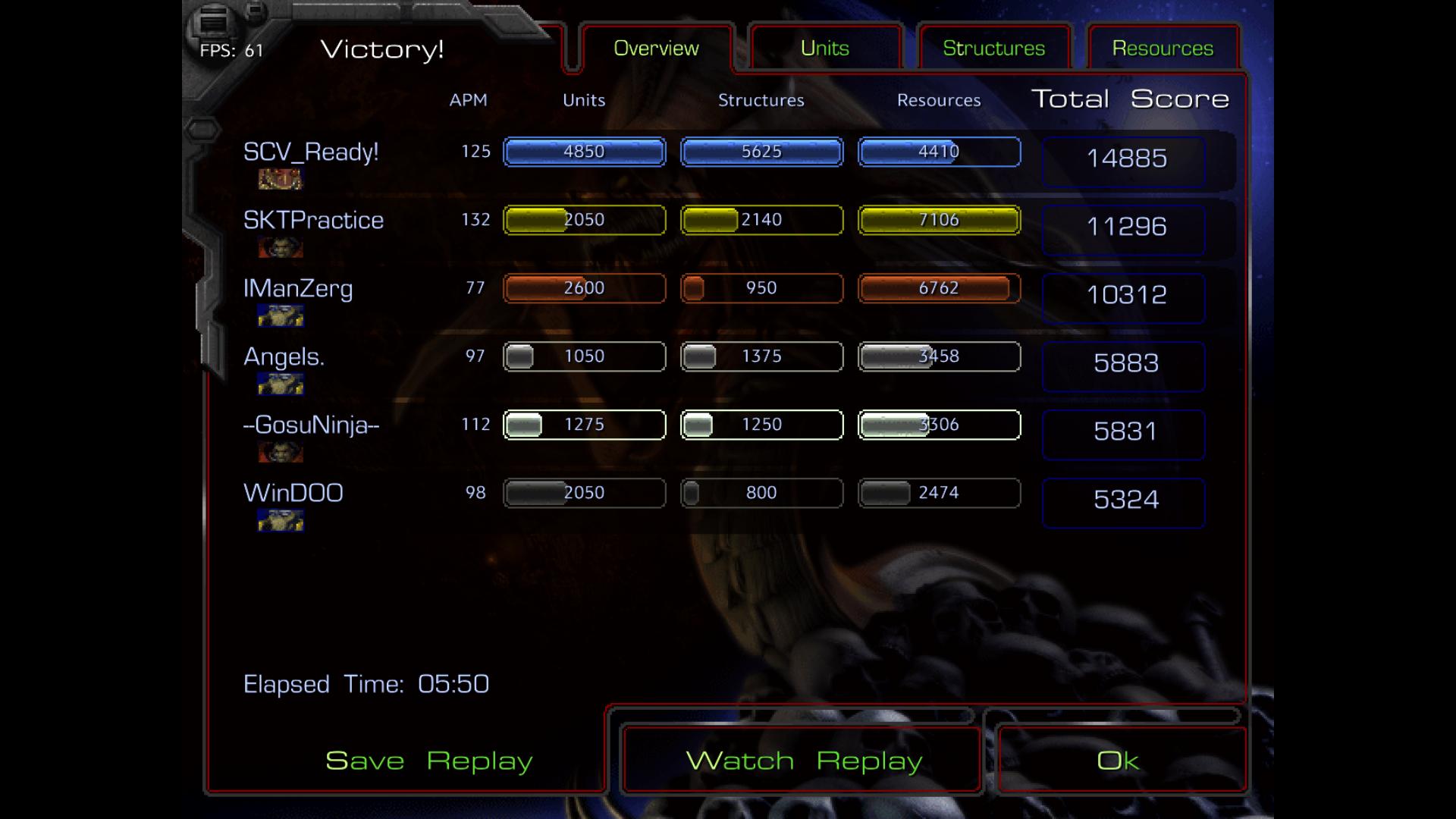This screenshot has width=1456, height=819.
Task: Select player row SCV_Ready!
Action: 311,152
